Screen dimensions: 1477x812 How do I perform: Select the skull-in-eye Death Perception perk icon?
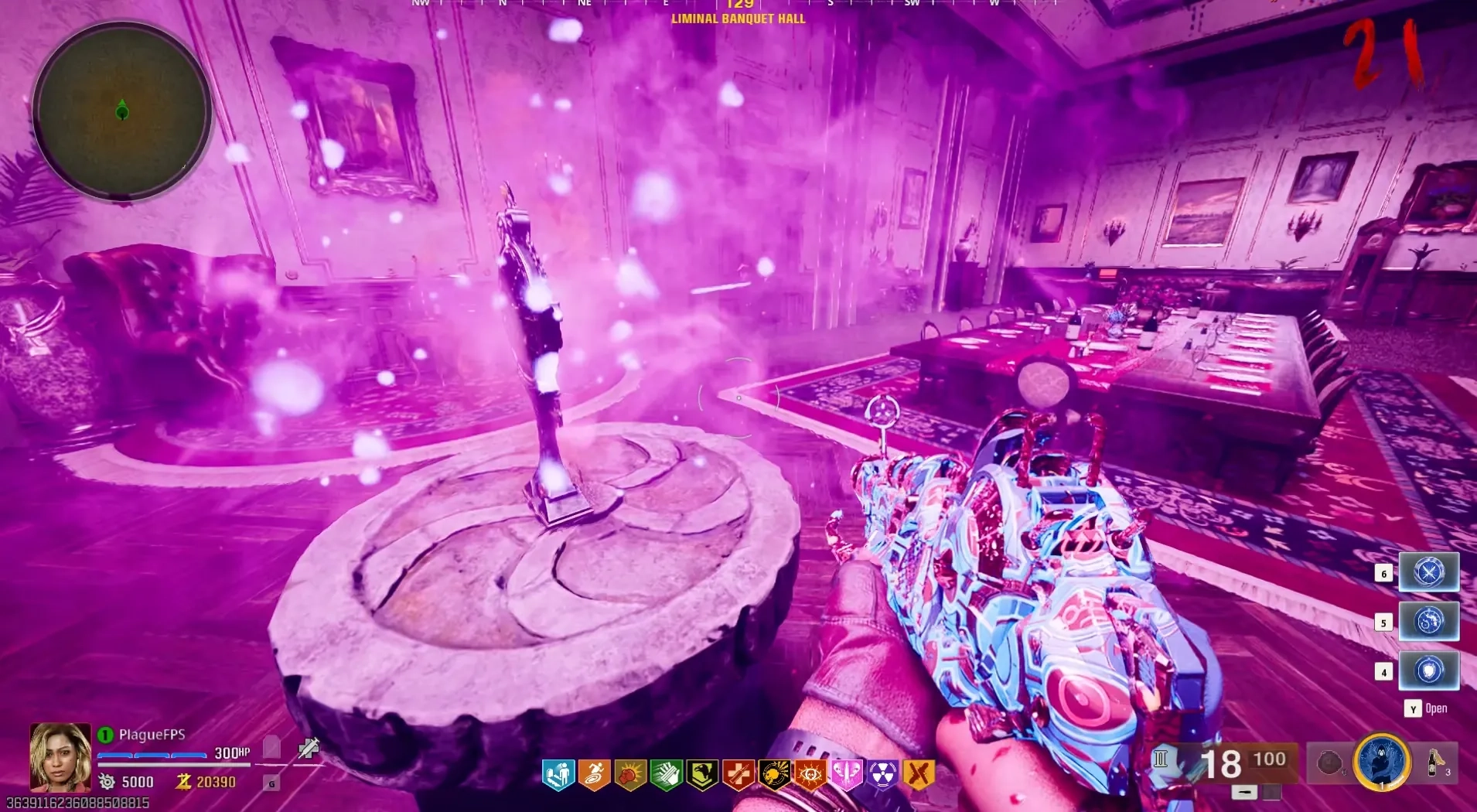tap(810, 774)
